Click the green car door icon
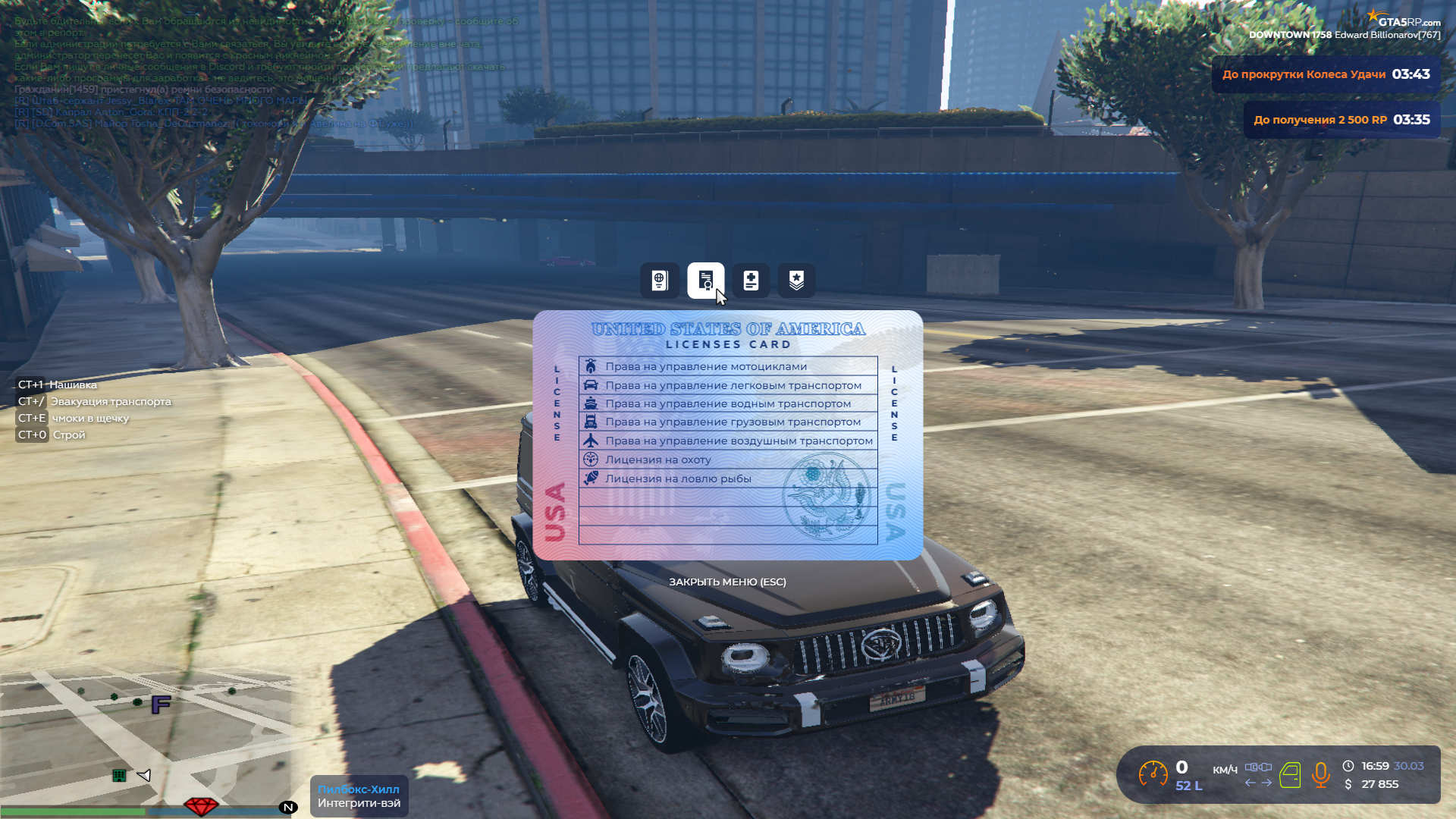The height and width of the screenshot is (819, 1456). pyautogui.click(x=1290, y=775)
